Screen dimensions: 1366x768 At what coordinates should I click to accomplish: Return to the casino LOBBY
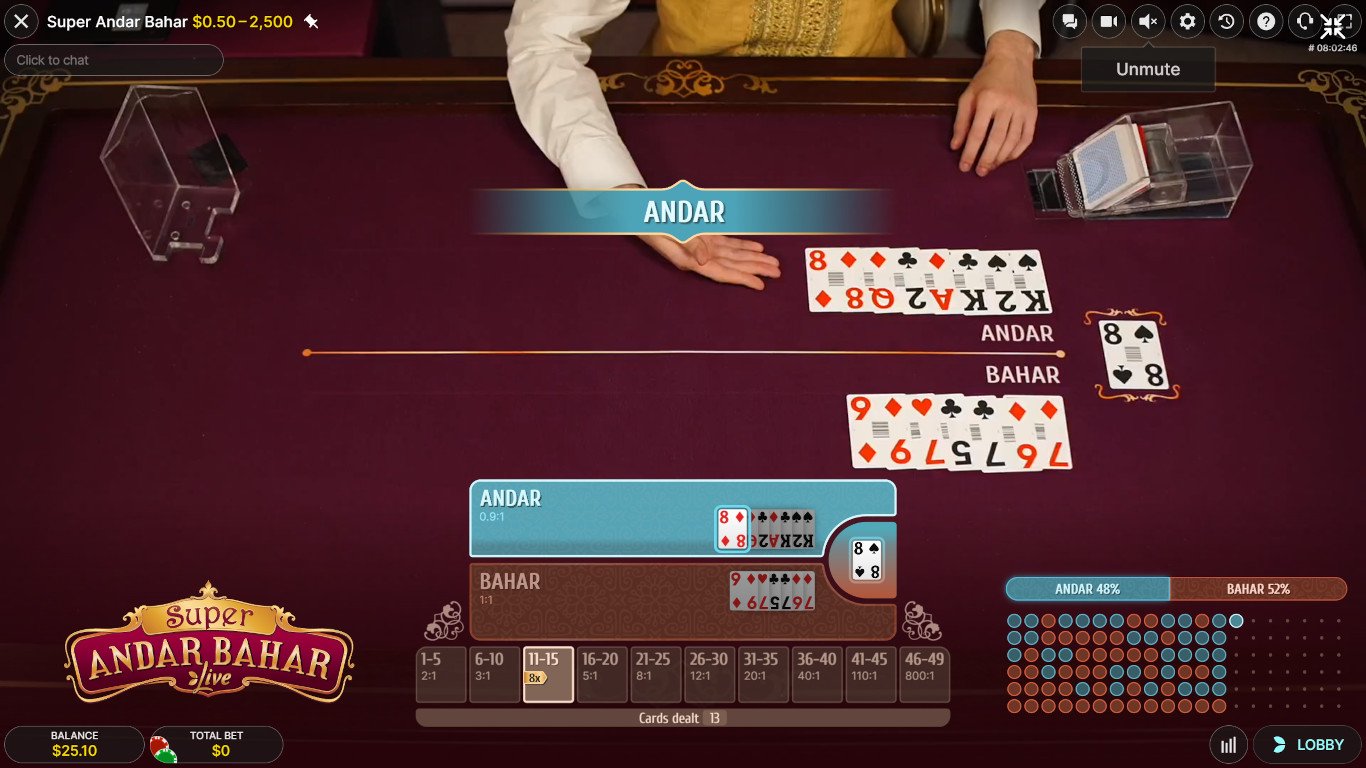[x=1307, y=745]
